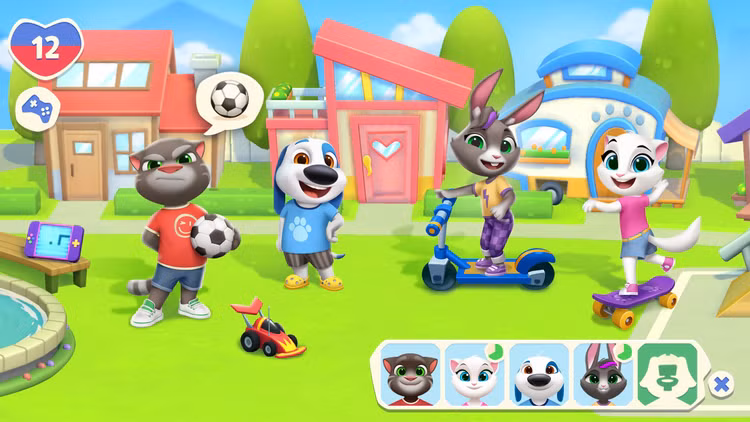Select Talking Tom's portrait in the character bar
This screenshot has height=422, width=750.
[x=411, y=375]
